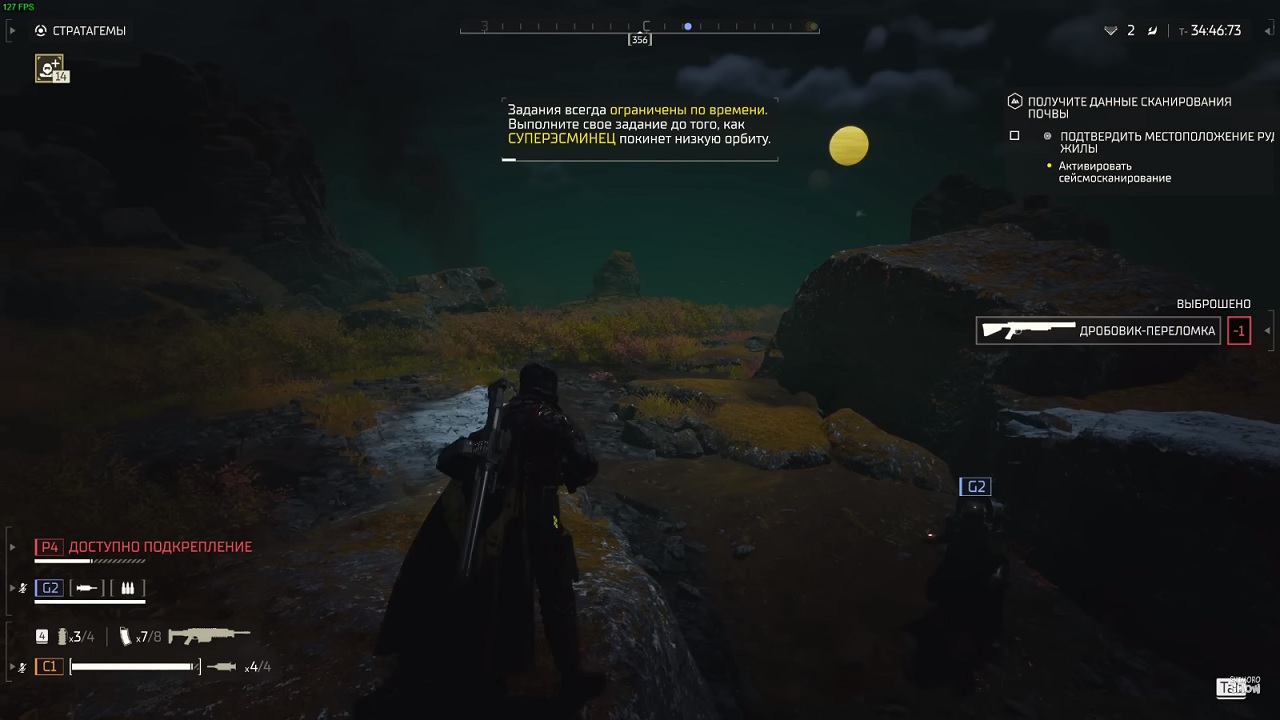This screenshot has height=720, width=1280.
Task: Click the syringe icon beside G2 badge
Action: [x=85, y=588]
